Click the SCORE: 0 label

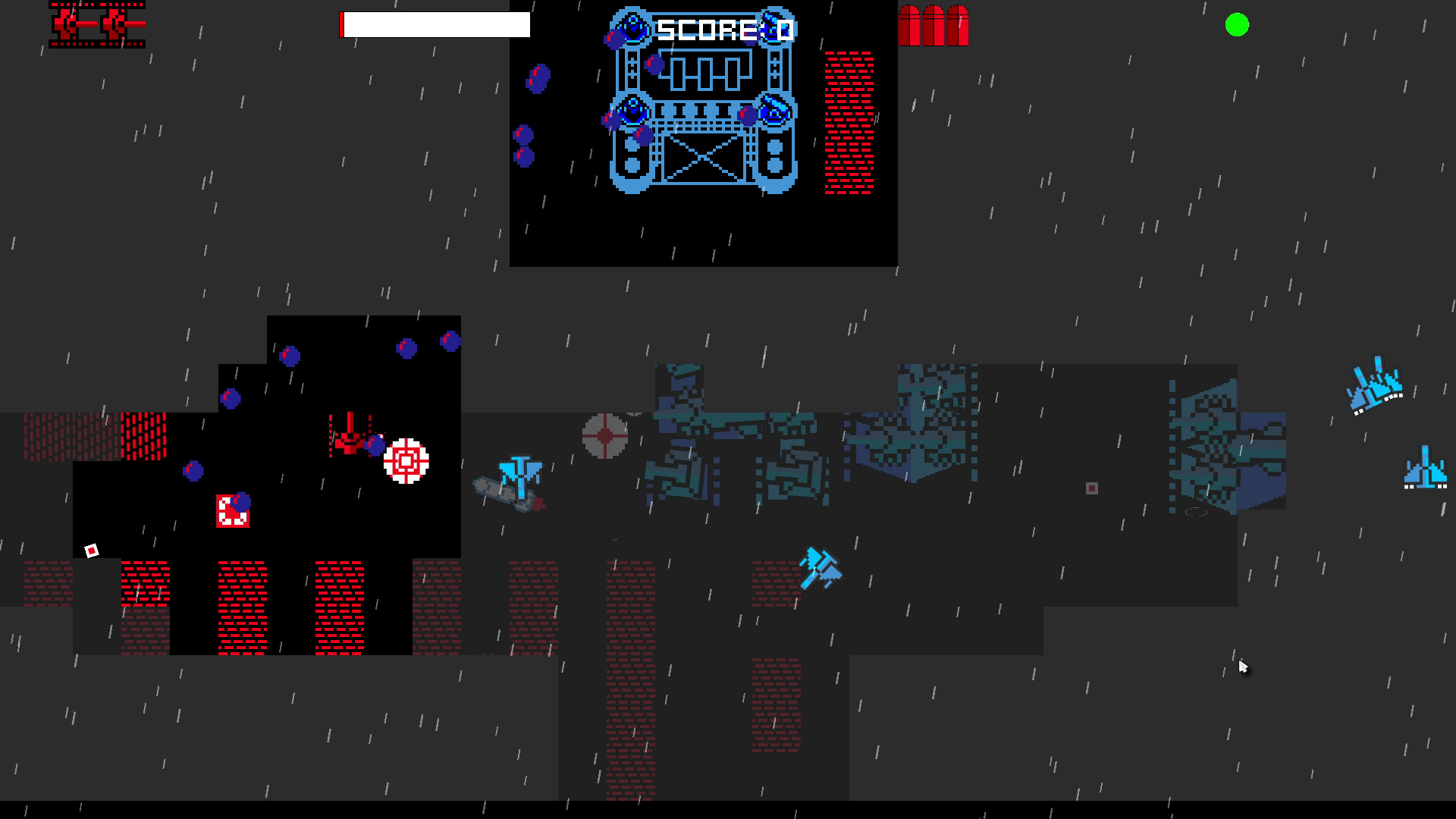(x=723, y=29)
